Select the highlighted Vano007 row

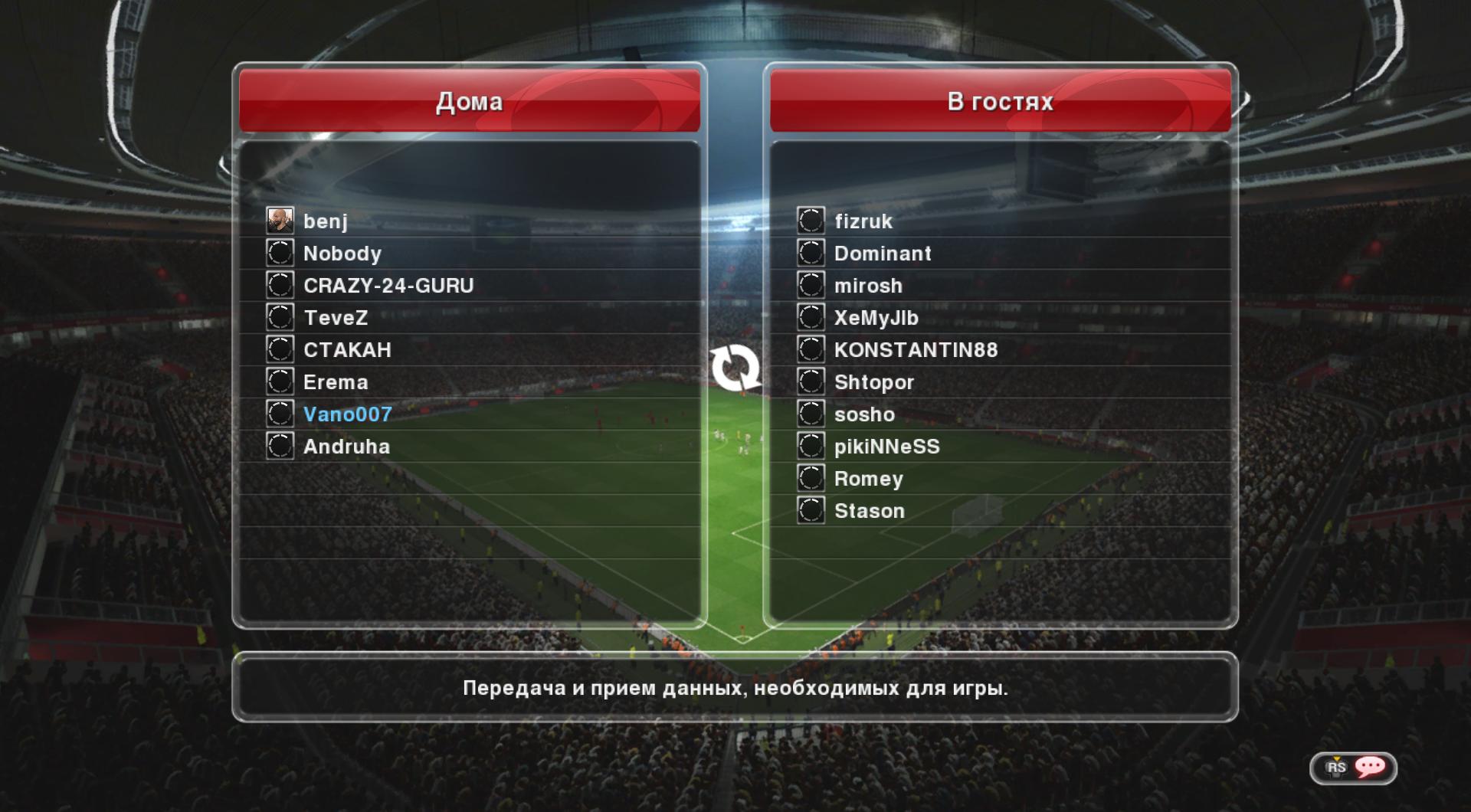click(x=347, y=414)
